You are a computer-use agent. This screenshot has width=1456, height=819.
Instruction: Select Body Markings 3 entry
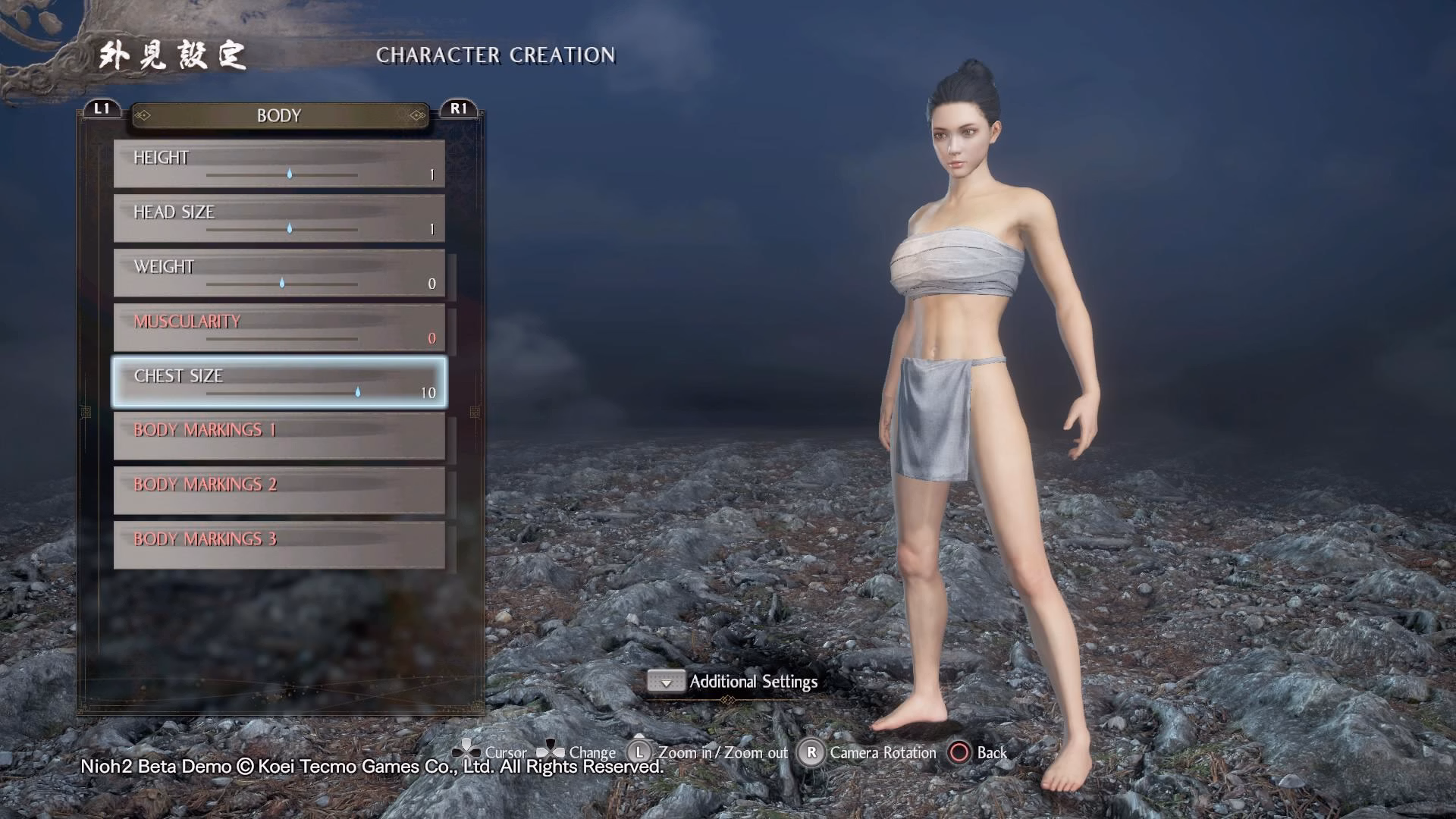click(279, 545)
